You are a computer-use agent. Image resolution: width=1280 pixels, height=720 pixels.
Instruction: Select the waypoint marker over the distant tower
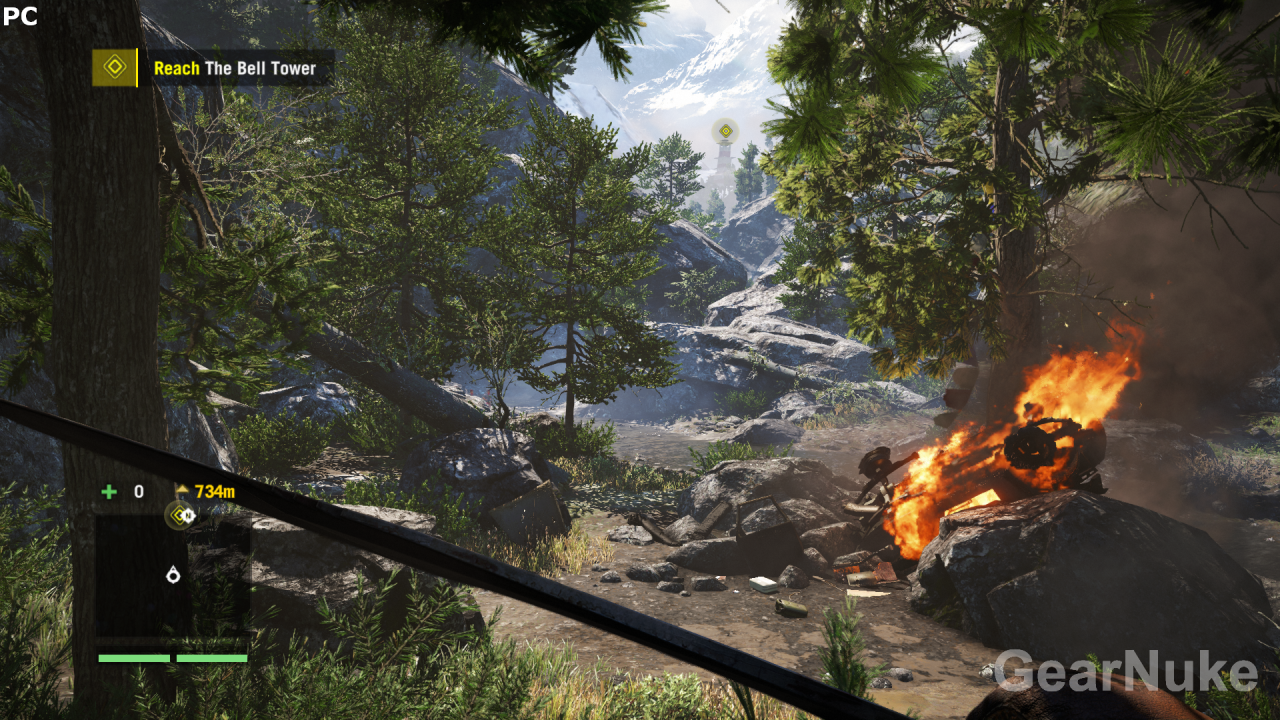pos(725,131)
